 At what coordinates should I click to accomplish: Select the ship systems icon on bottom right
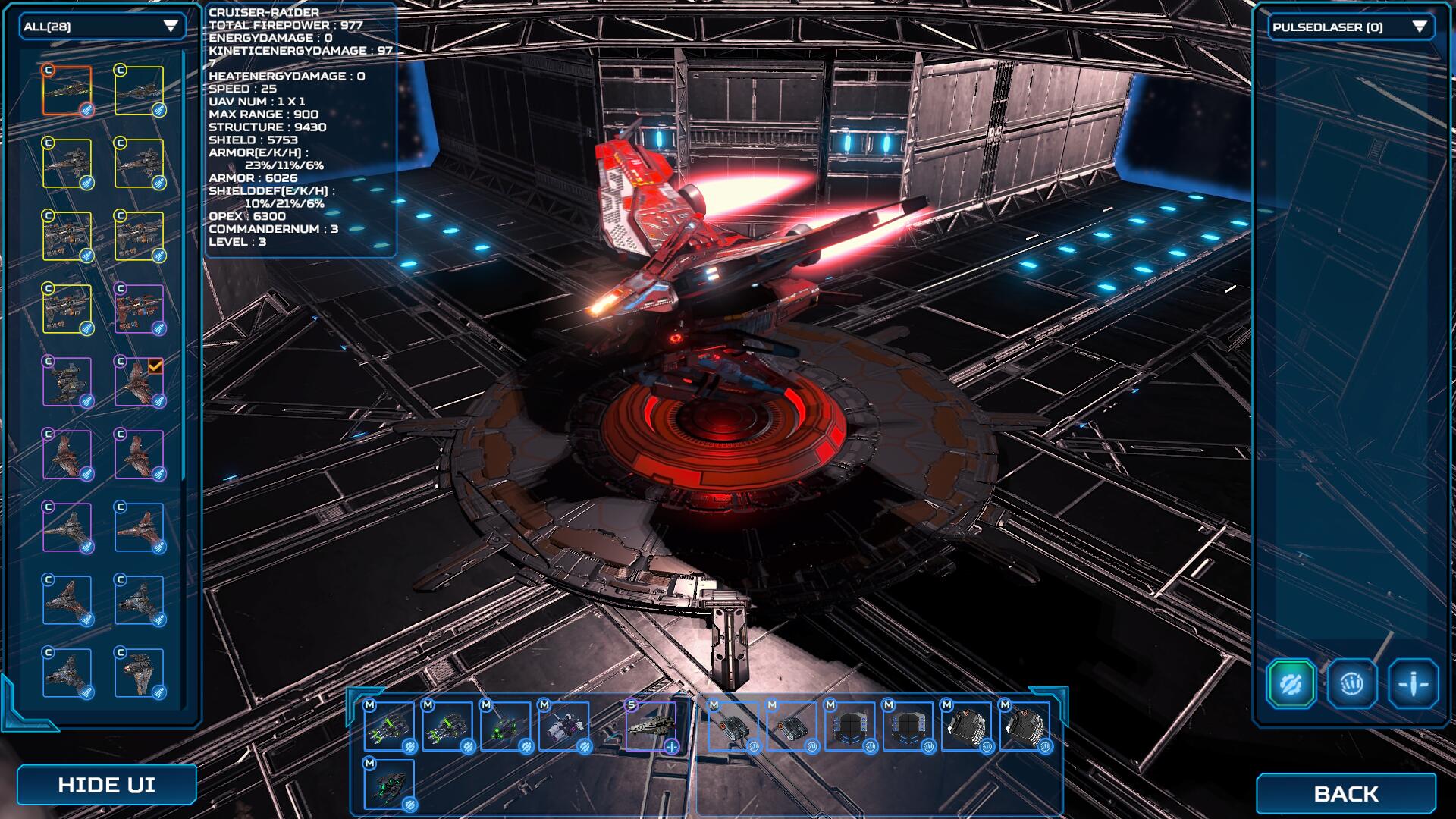click(1412, 682)
